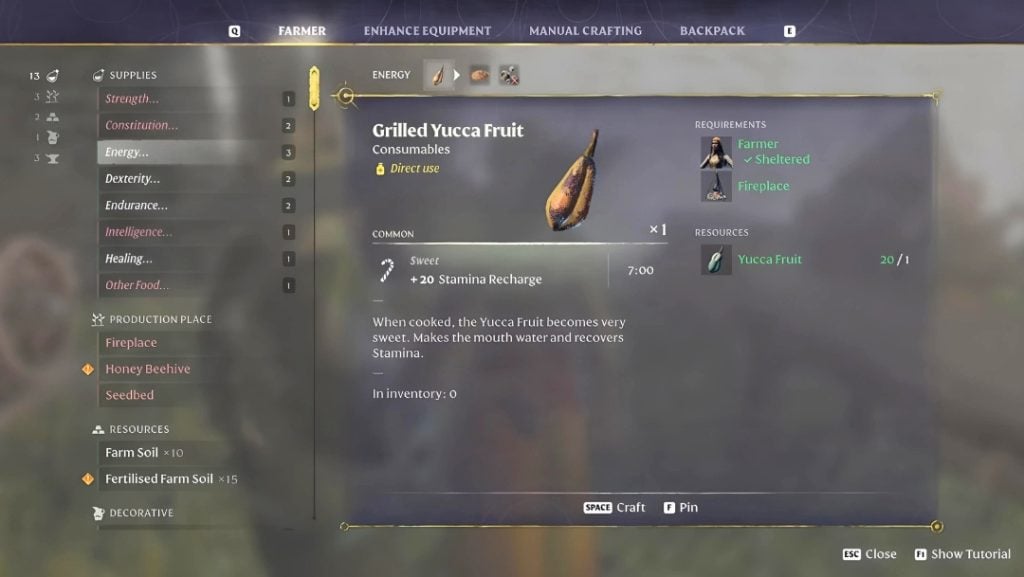
Task: Select the Intelligence category
Action: click(138, 232)
